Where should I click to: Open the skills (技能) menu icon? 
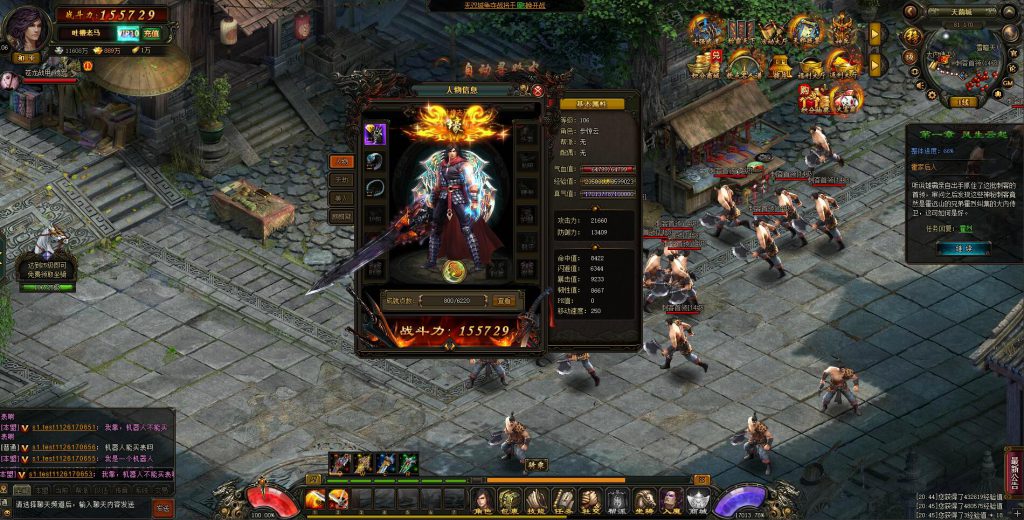point(536,498)
